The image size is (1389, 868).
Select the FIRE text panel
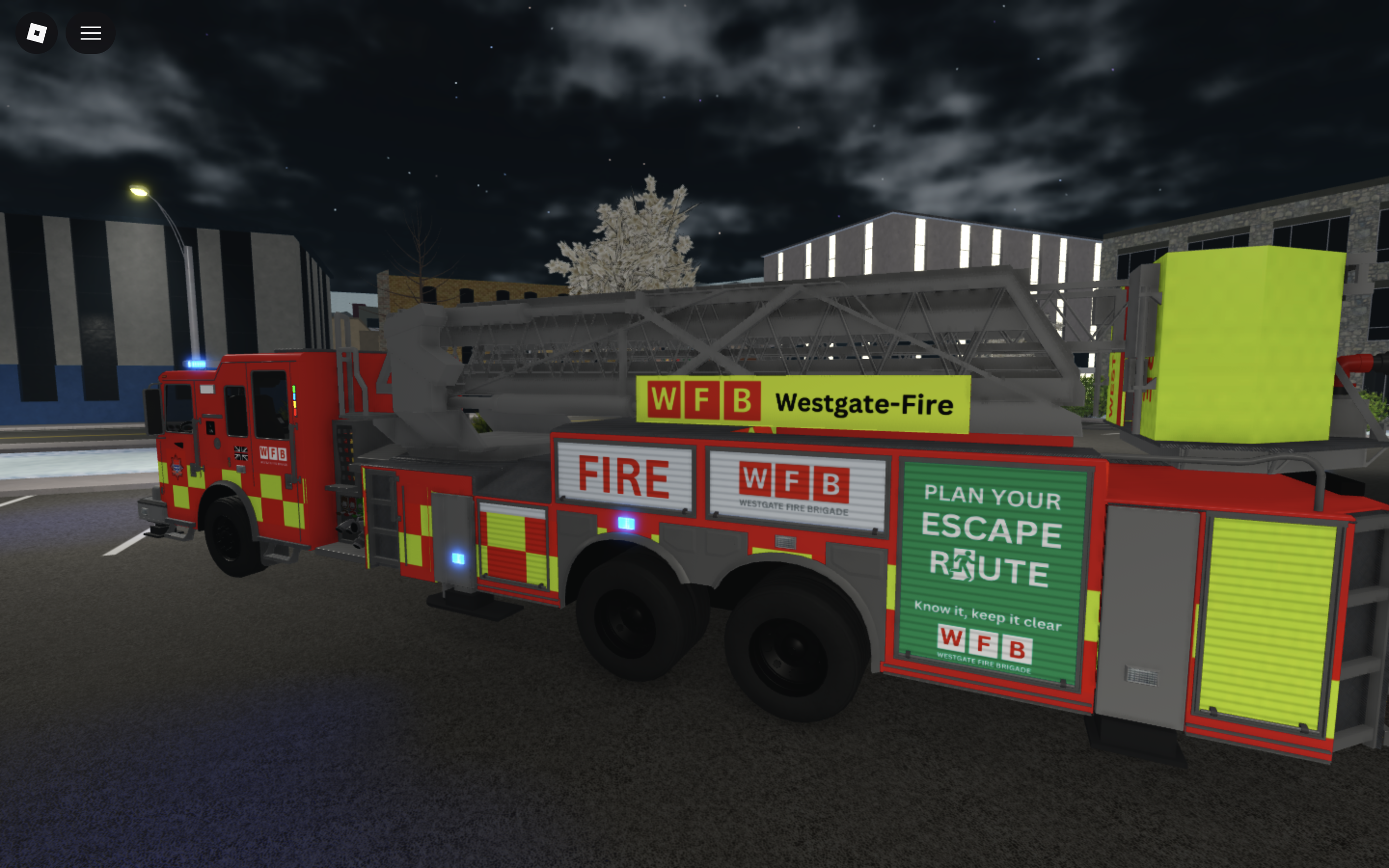point(623,476)
